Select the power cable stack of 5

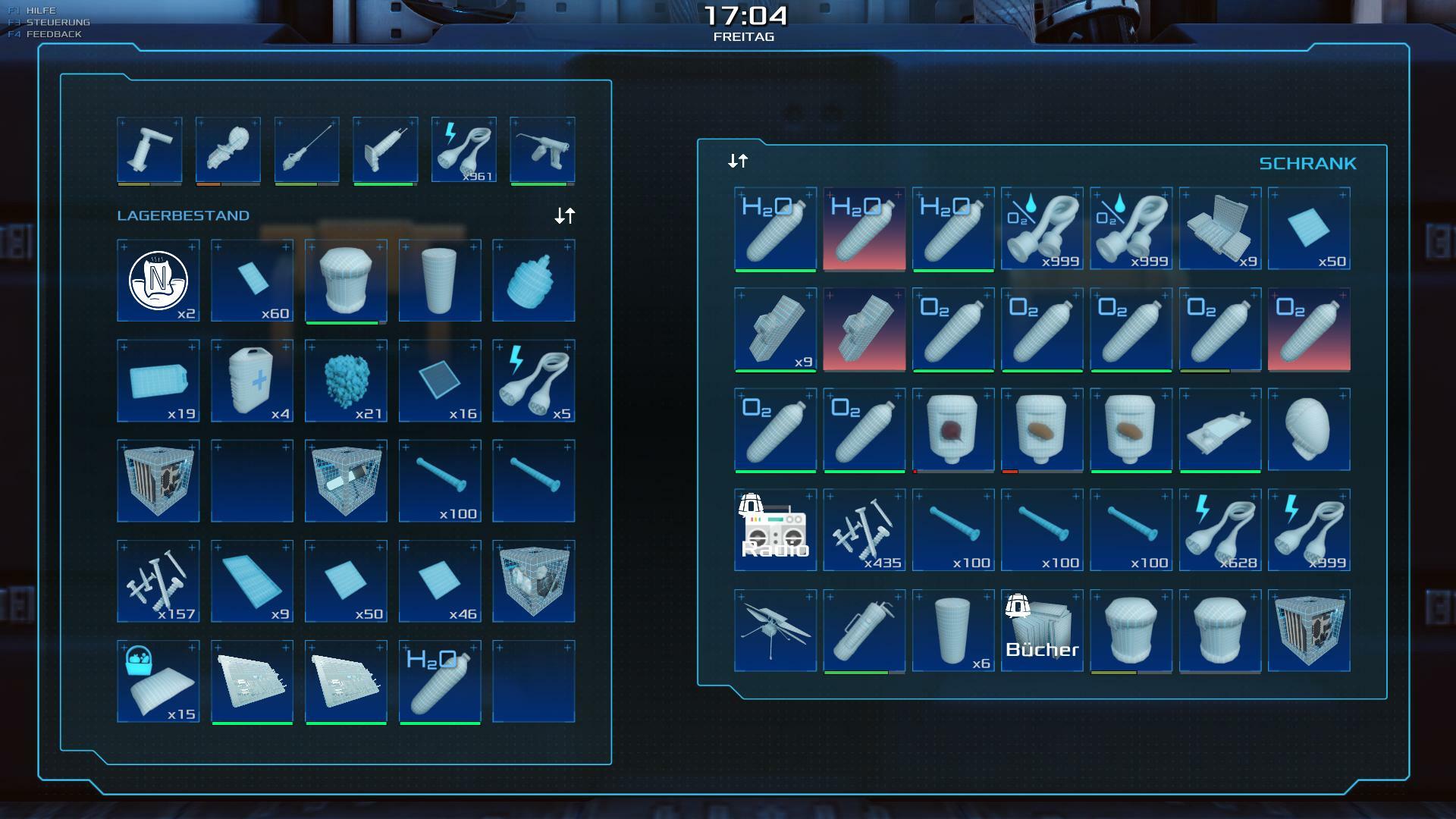tap(533, 381)
